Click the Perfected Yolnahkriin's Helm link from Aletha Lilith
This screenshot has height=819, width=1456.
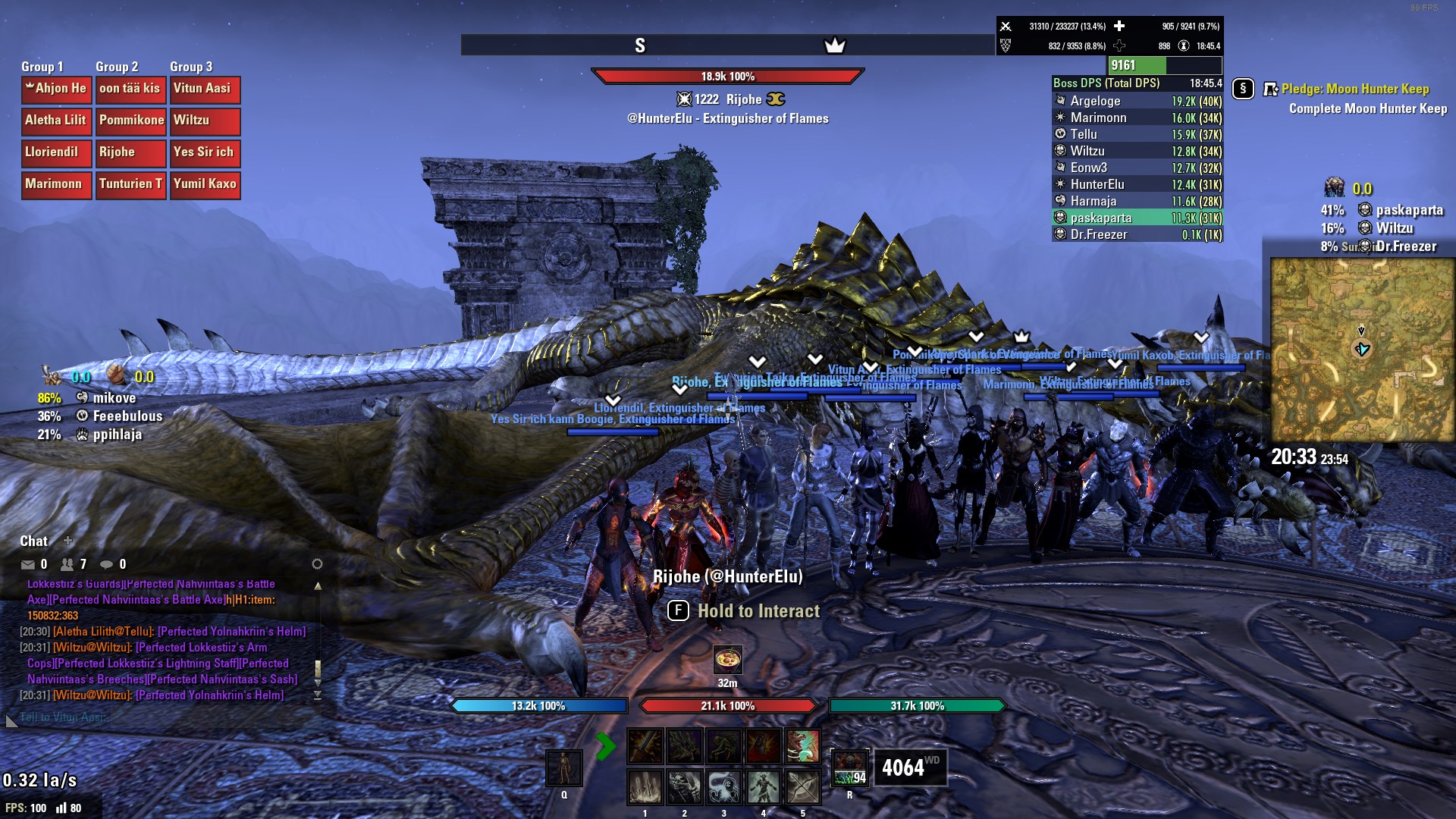point(231,631)
